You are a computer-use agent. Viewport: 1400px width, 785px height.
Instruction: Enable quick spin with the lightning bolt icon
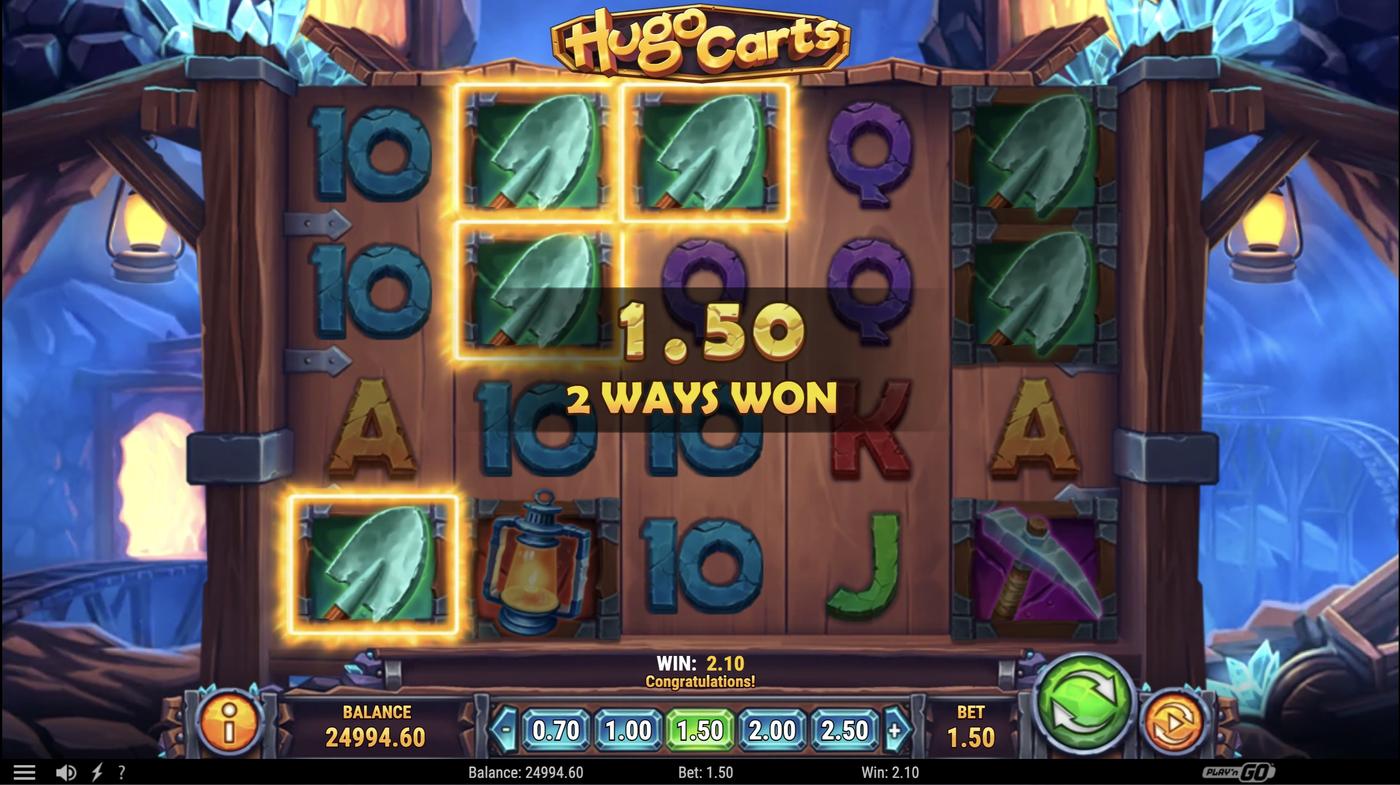(x=95, y=771)
